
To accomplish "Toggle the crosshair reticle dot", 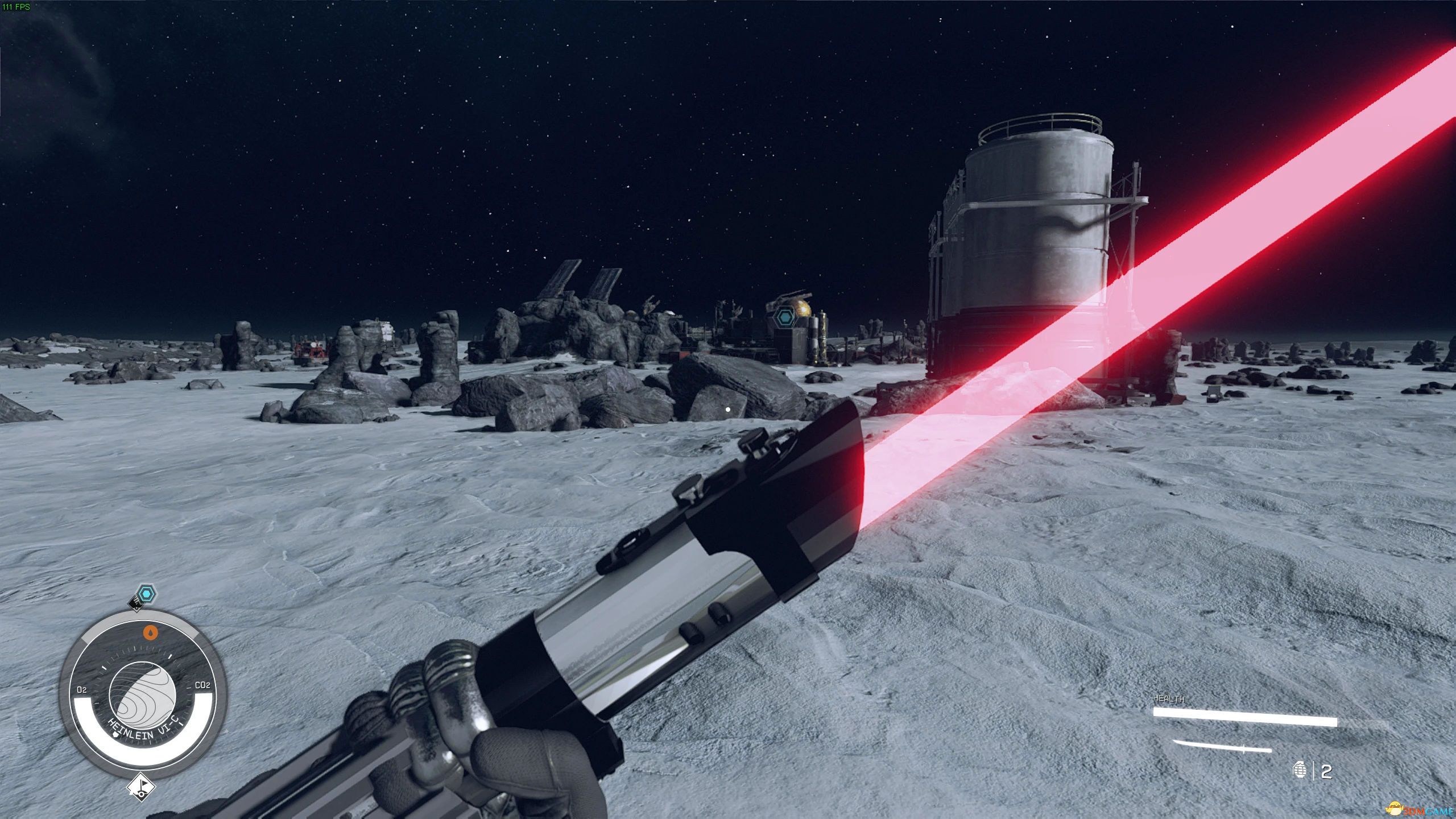I will click(729, 408).
